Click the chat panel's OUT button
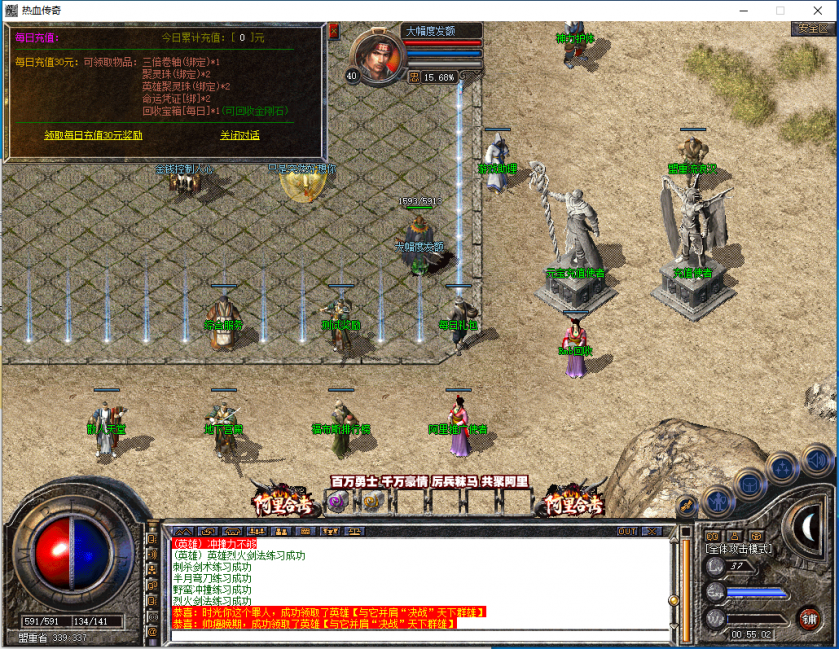The width and height of the screenshot is (840, 649). tap(628, 531)
